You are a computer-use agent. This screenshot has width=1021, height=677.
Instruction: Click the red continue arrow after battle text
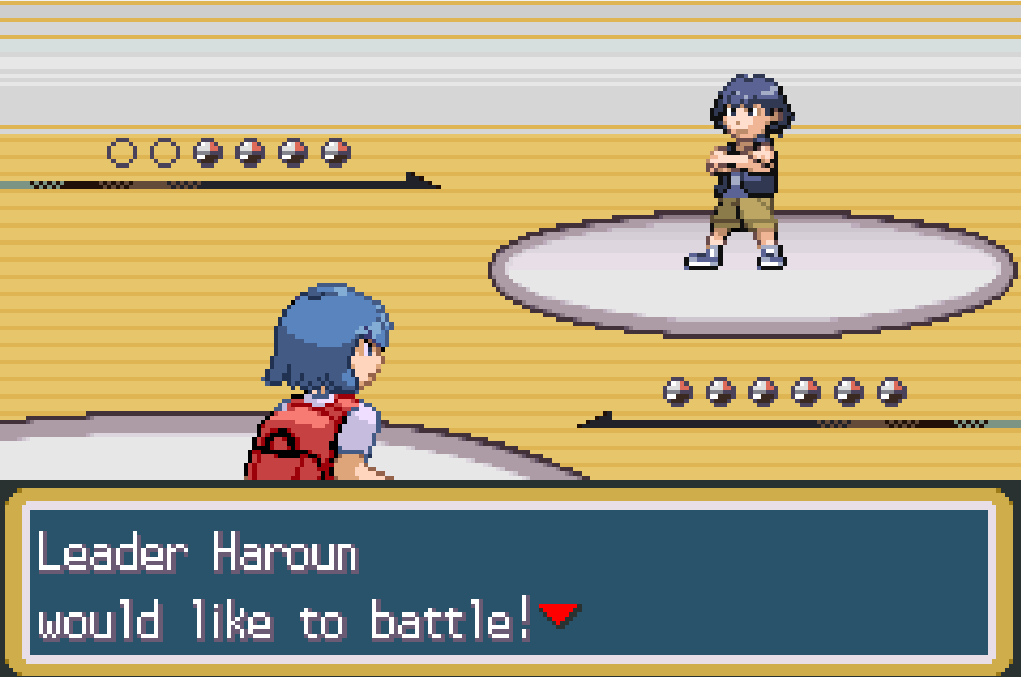[559, 614]
